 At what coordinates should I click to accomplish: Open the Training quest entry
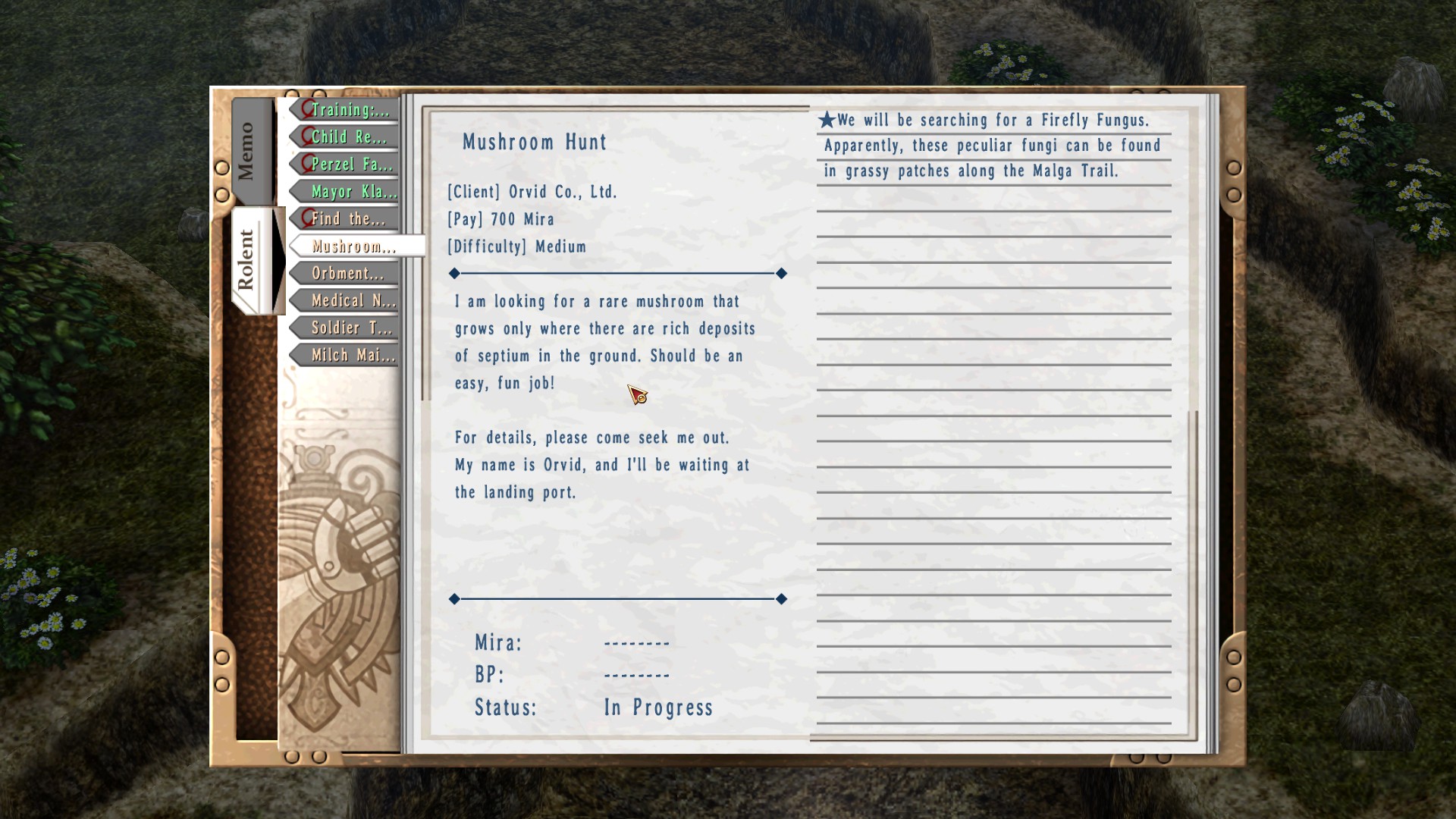click(349, 110)
